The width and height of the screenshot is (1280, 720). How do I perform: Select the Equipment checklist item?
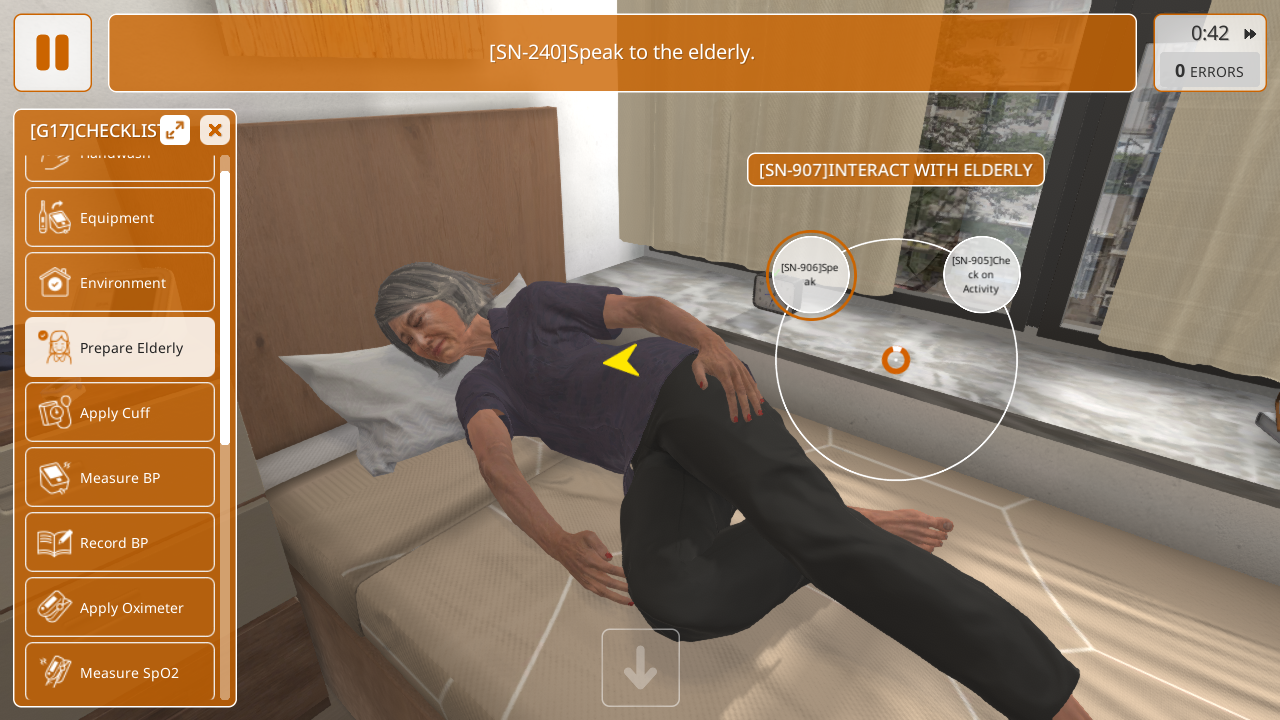point(120,217)
